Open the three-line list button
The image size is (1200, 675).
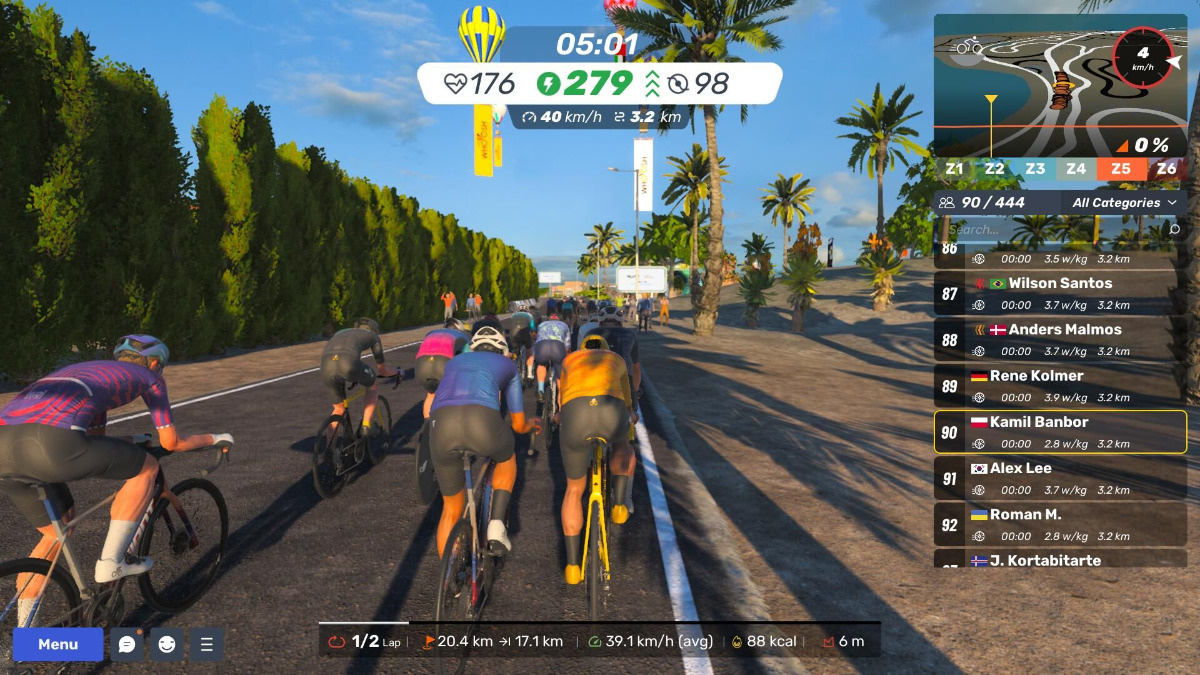coord(207,644)
